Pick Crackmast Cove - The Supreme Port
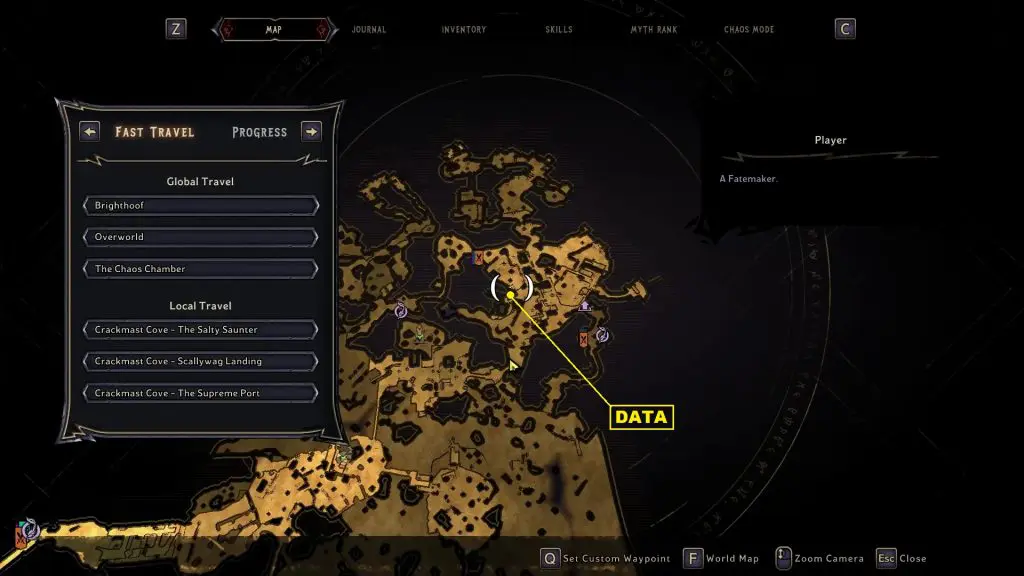1024x576 pixels. (201, 393)
